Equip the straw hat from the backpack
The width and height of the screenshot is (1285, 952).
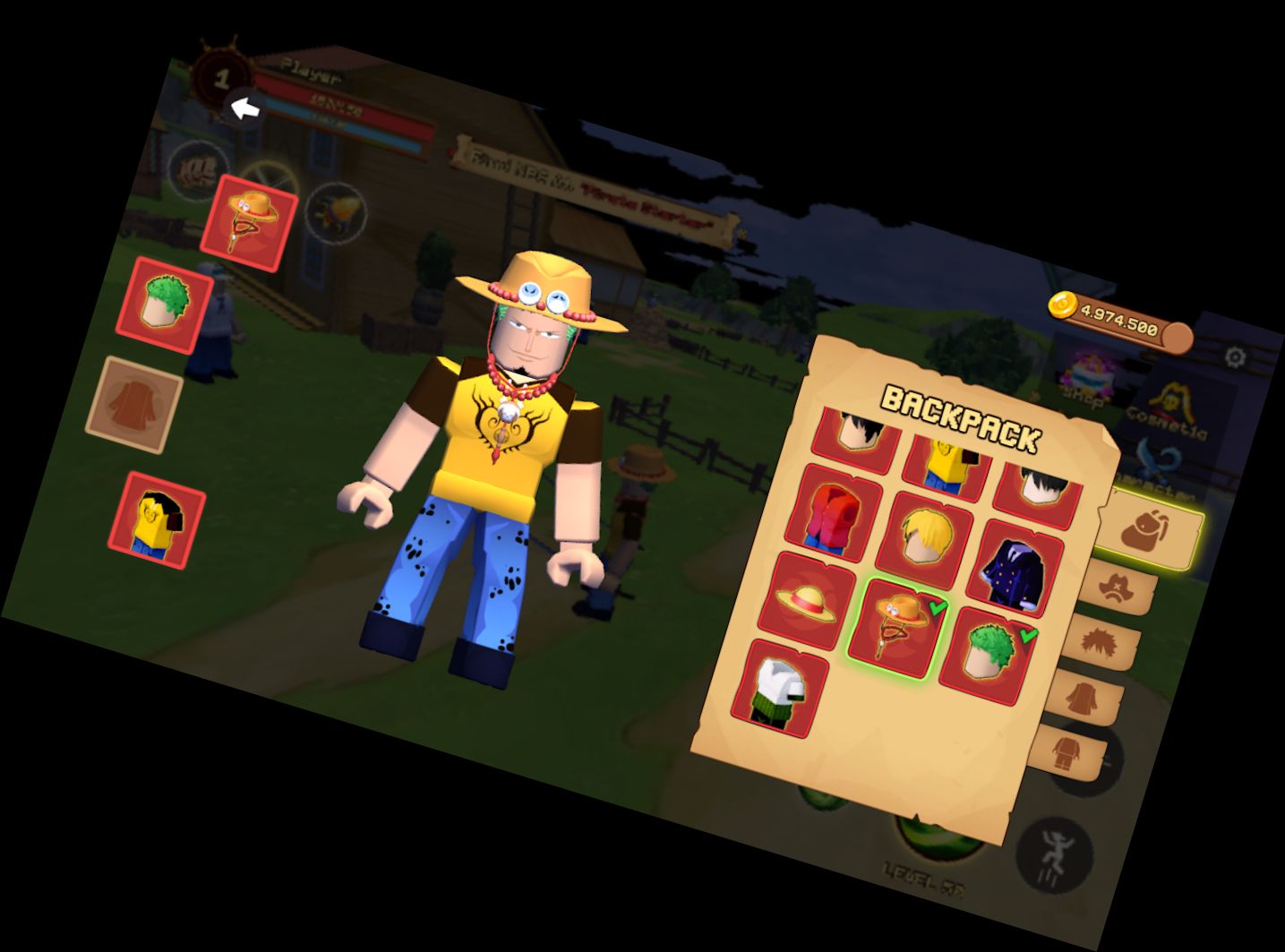[x=804, y=602]
